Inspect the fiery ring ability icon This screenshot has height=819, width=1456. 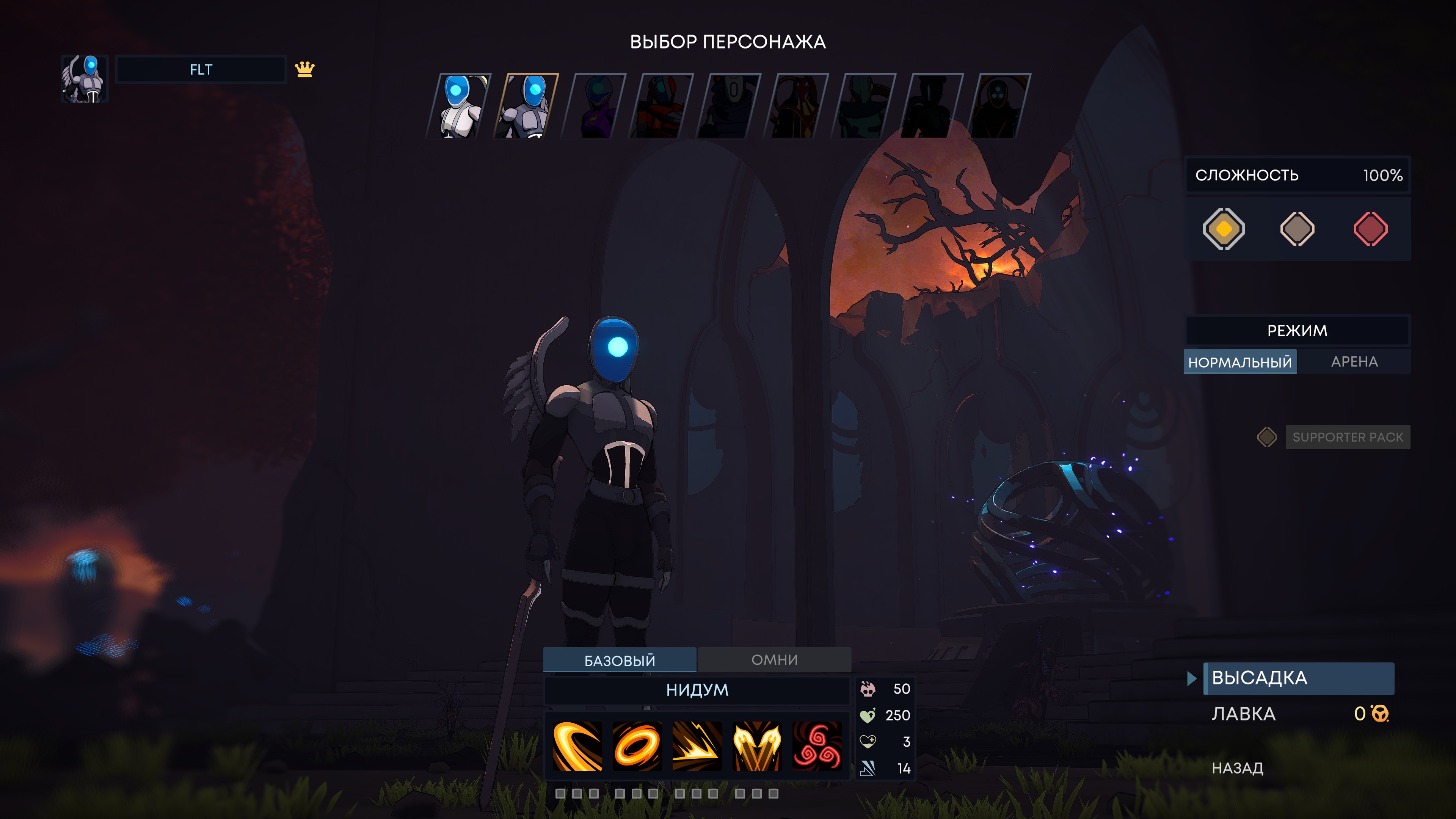tap(637, 745)
